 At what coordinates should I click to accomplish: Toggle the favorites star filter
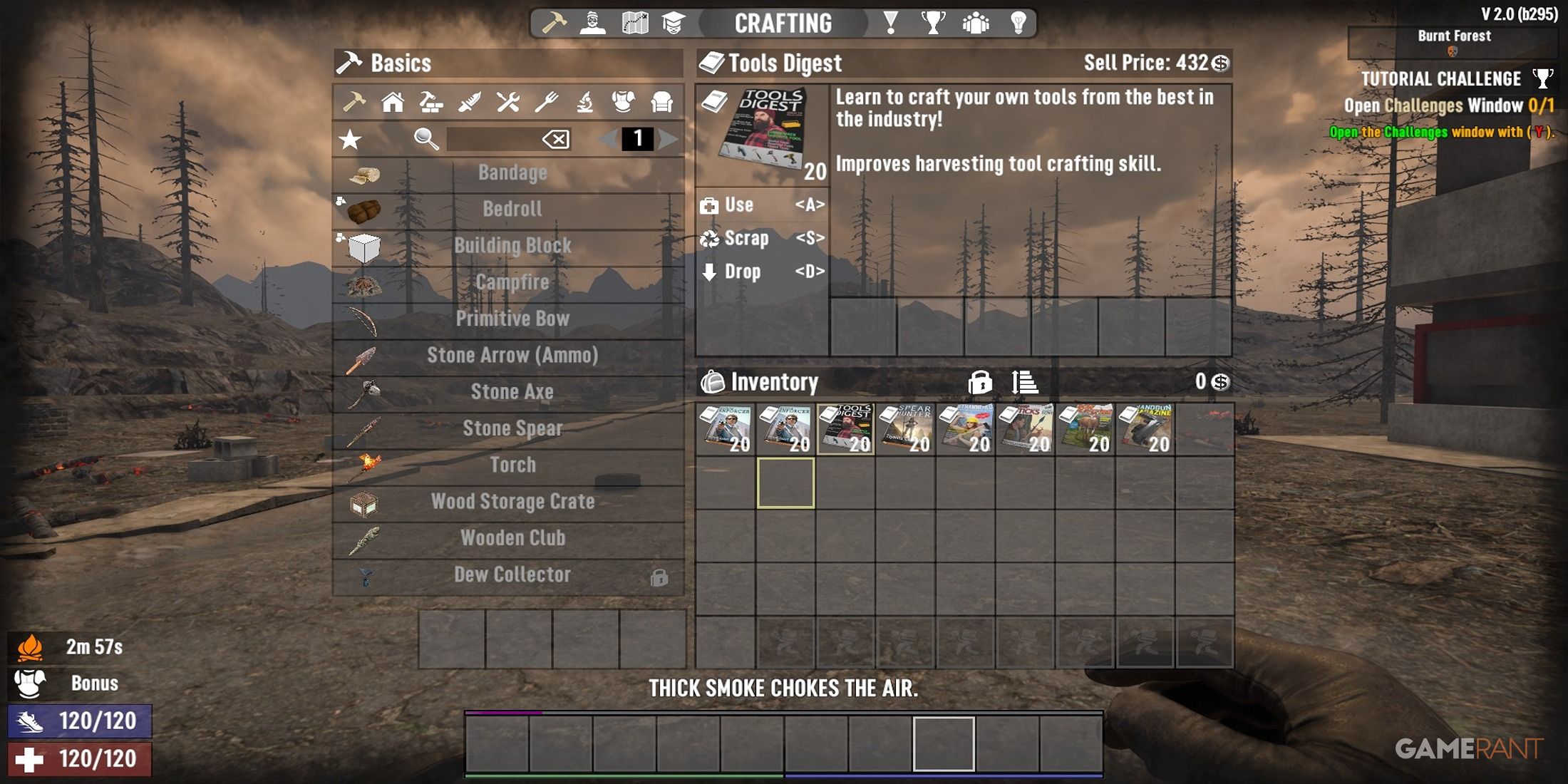tap(349, 140)
